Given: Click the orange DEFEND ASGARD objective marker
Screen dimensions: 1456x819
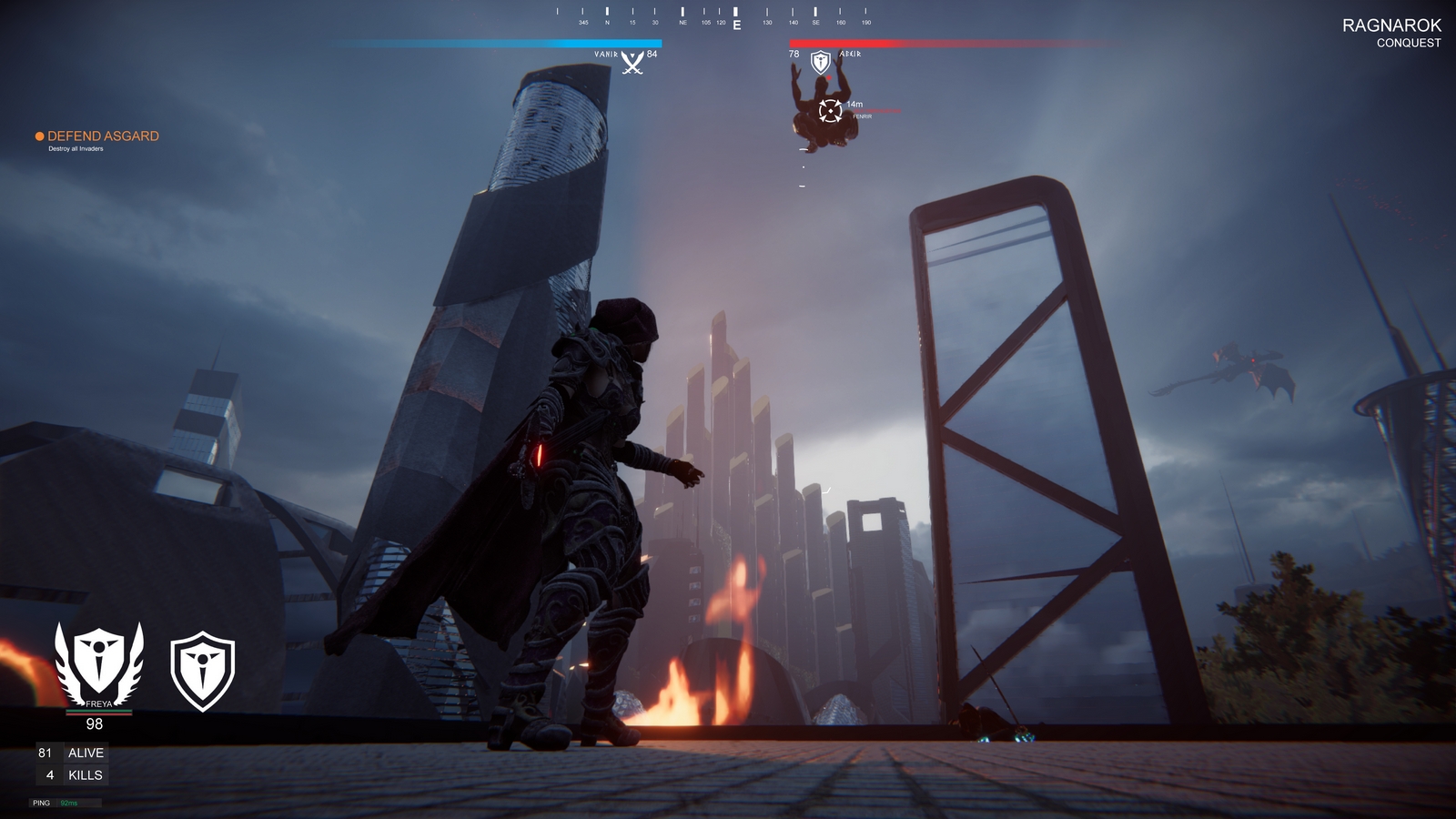Looking at the screenshot, I should [39, 134].
